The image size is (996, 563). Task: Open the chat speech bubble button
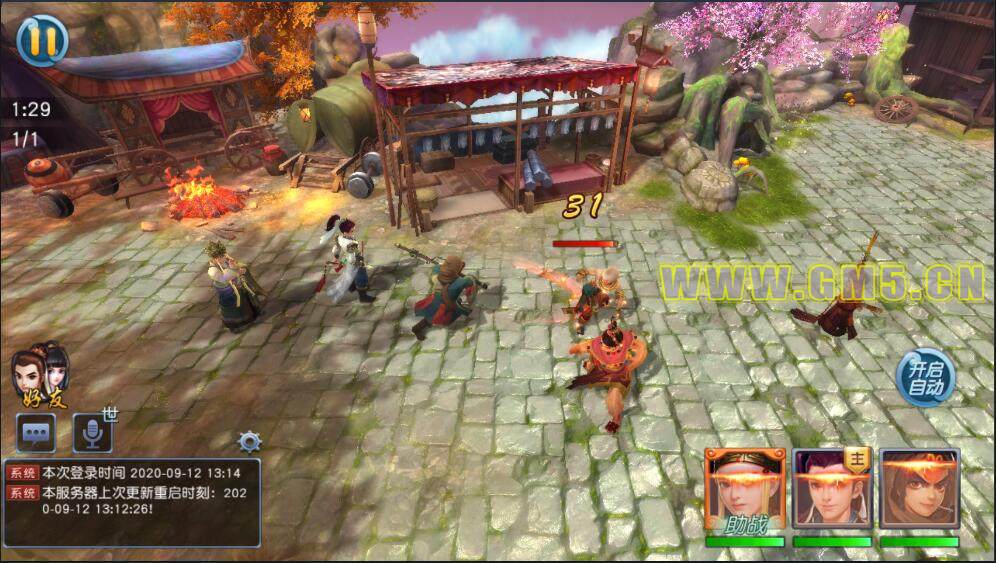point(36,433)
